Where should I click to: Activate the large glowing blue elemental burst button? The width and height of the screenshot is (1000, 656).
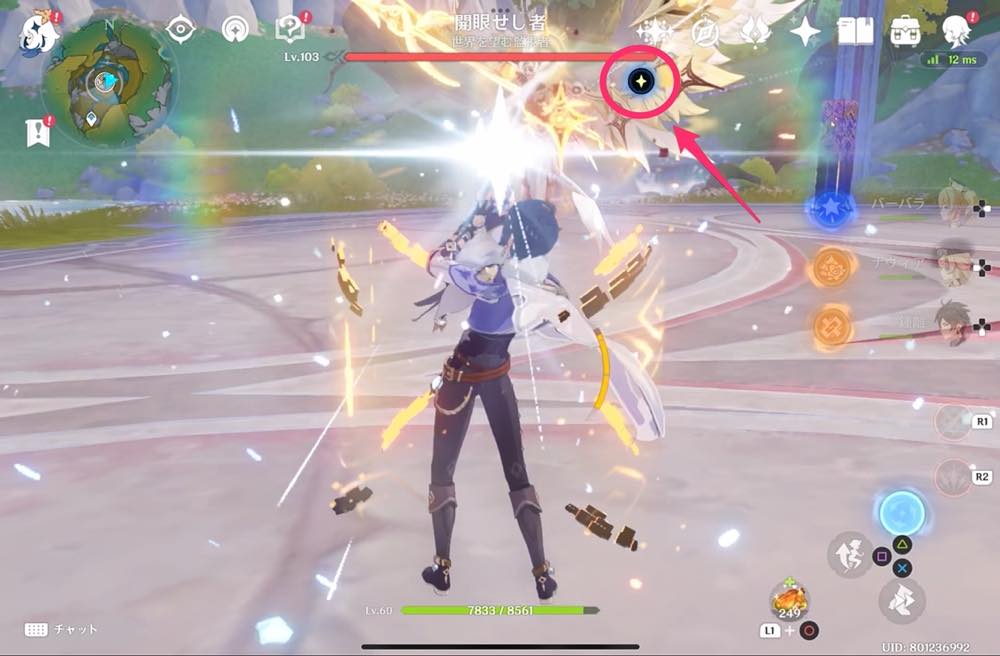tap(900, 514)
